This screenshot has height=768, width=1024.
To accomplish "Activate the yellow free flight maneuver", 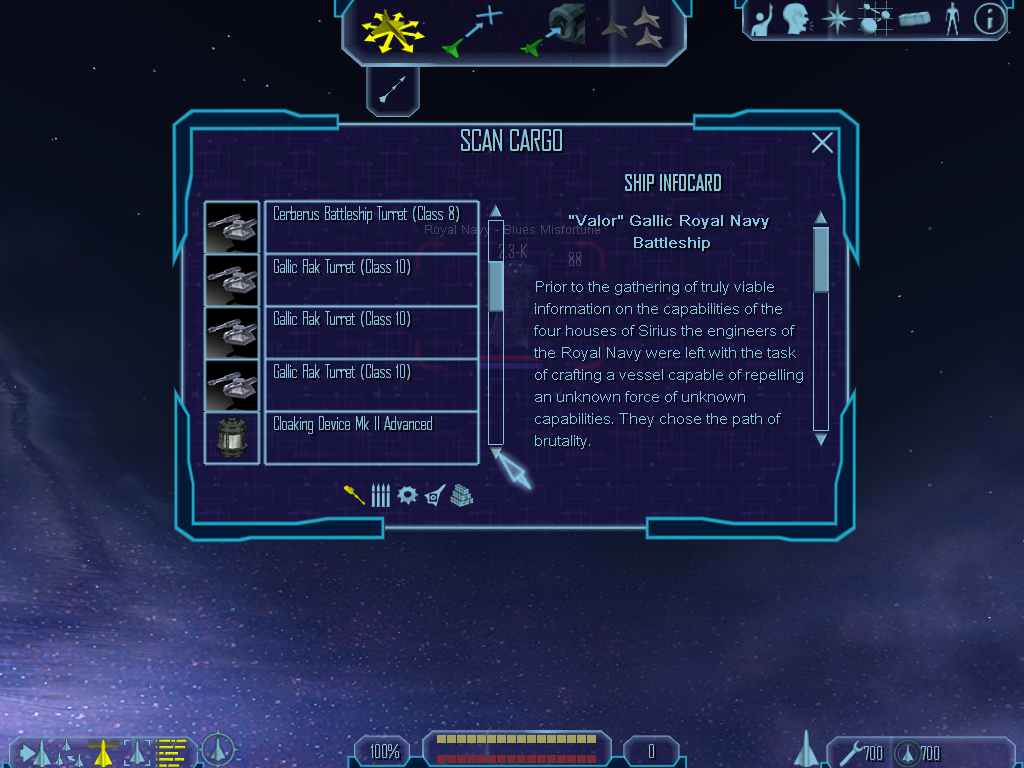I will [393, 30].
